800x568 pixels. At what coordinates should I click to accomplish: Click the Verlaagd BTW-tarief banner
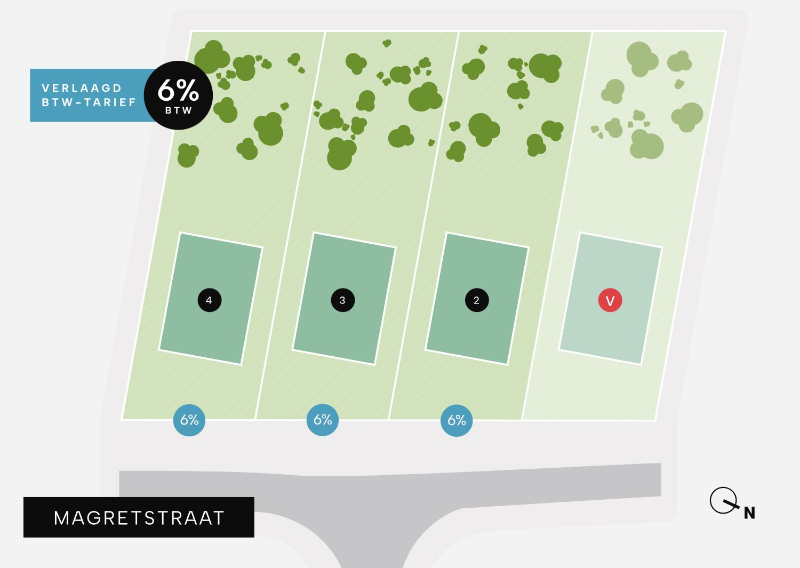(x=88, y=96)
